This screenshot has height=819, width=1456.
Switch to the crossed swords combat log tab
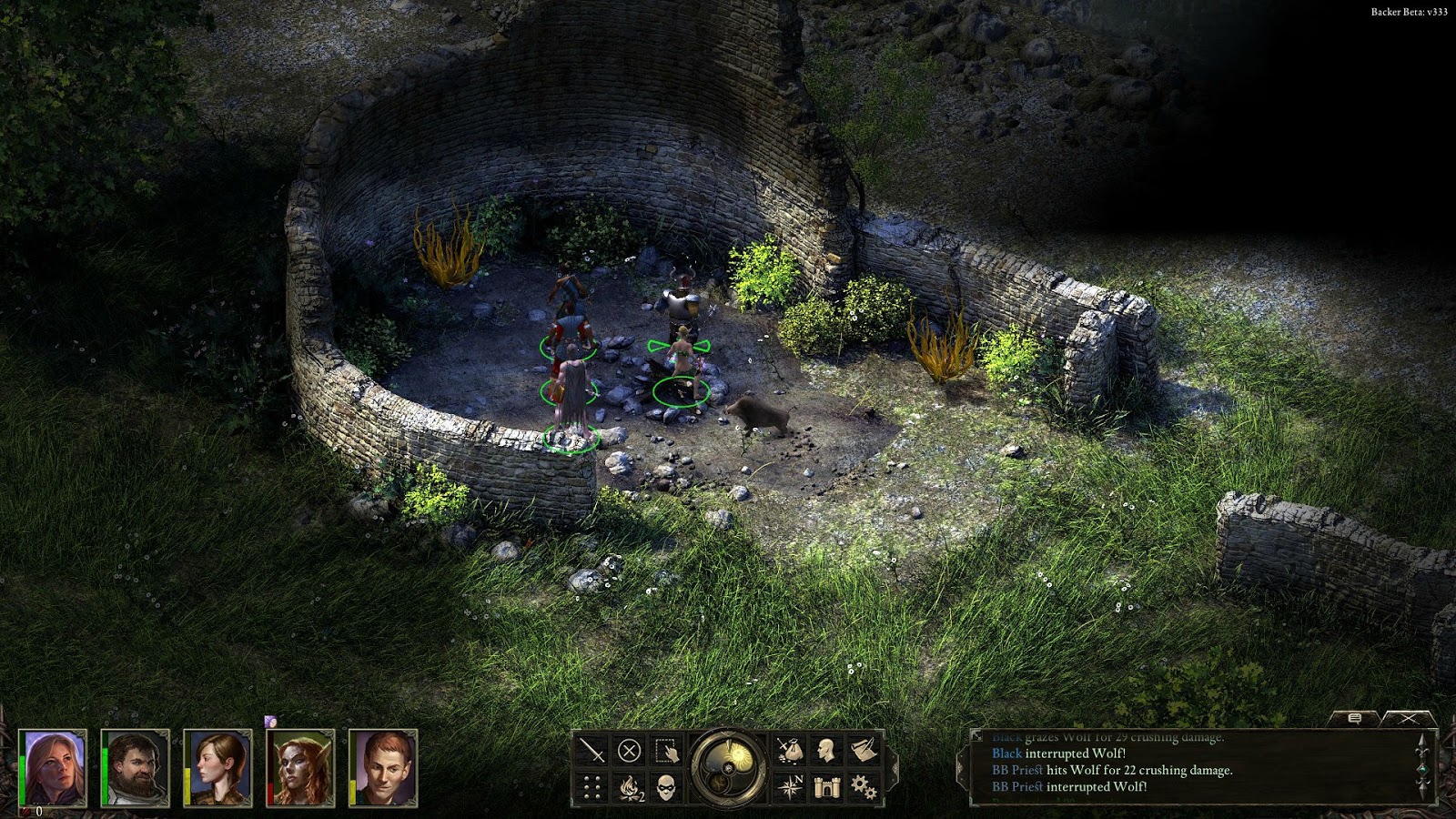(x=1409, y=719)
